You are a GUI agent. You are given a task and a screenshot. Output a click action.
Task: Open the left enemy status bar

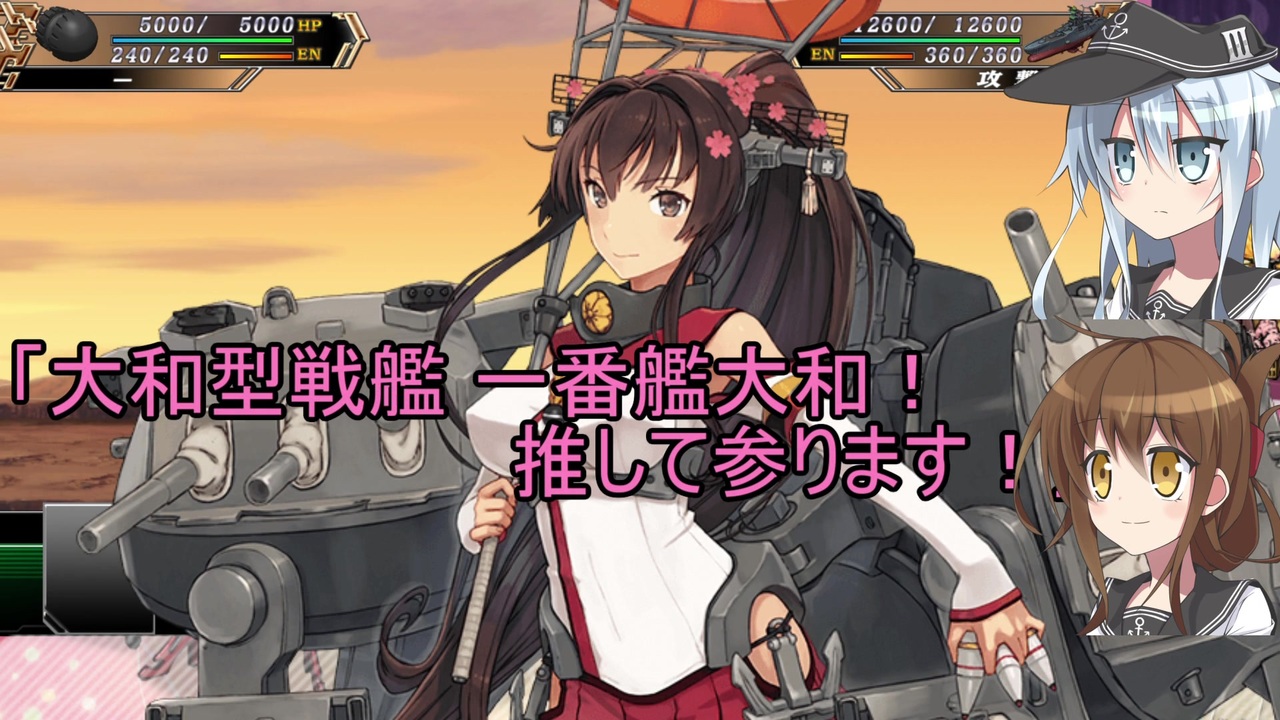coord(180,38)
